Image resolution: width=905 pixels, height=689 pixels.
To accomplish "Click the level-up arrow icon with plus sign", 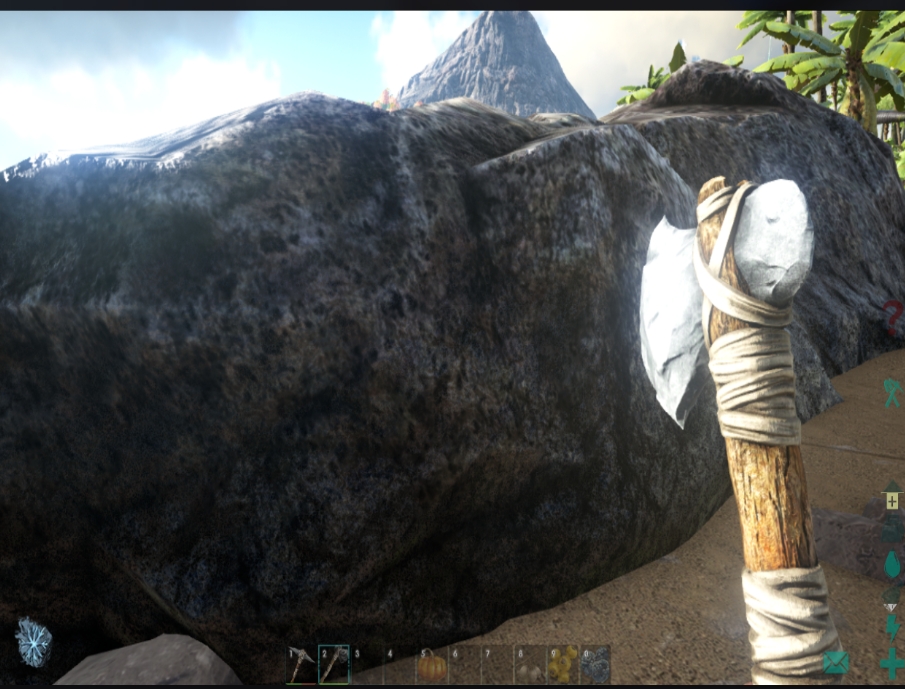I will [x=892, y=498].
